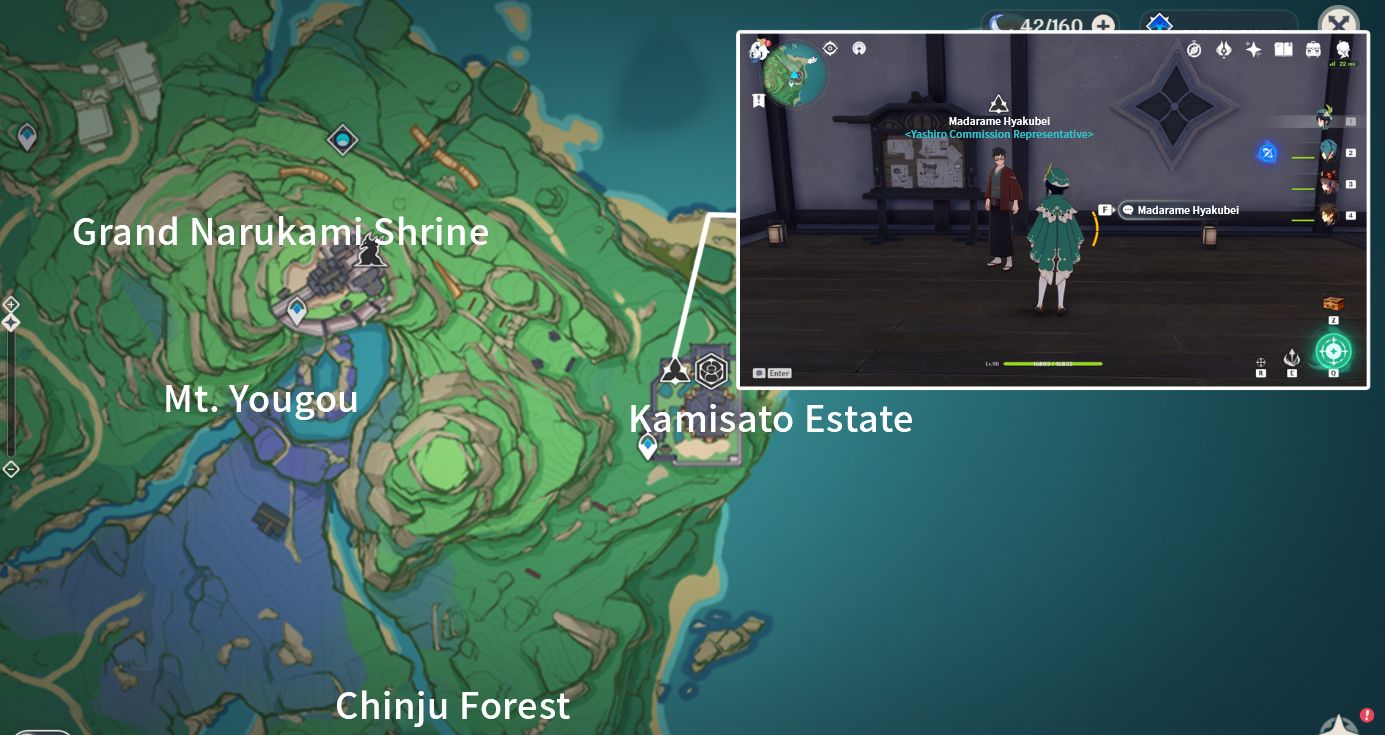Click the map zoom slider handle
The height and width of the screenshot is (735, 1385).
tap(10, 321)
